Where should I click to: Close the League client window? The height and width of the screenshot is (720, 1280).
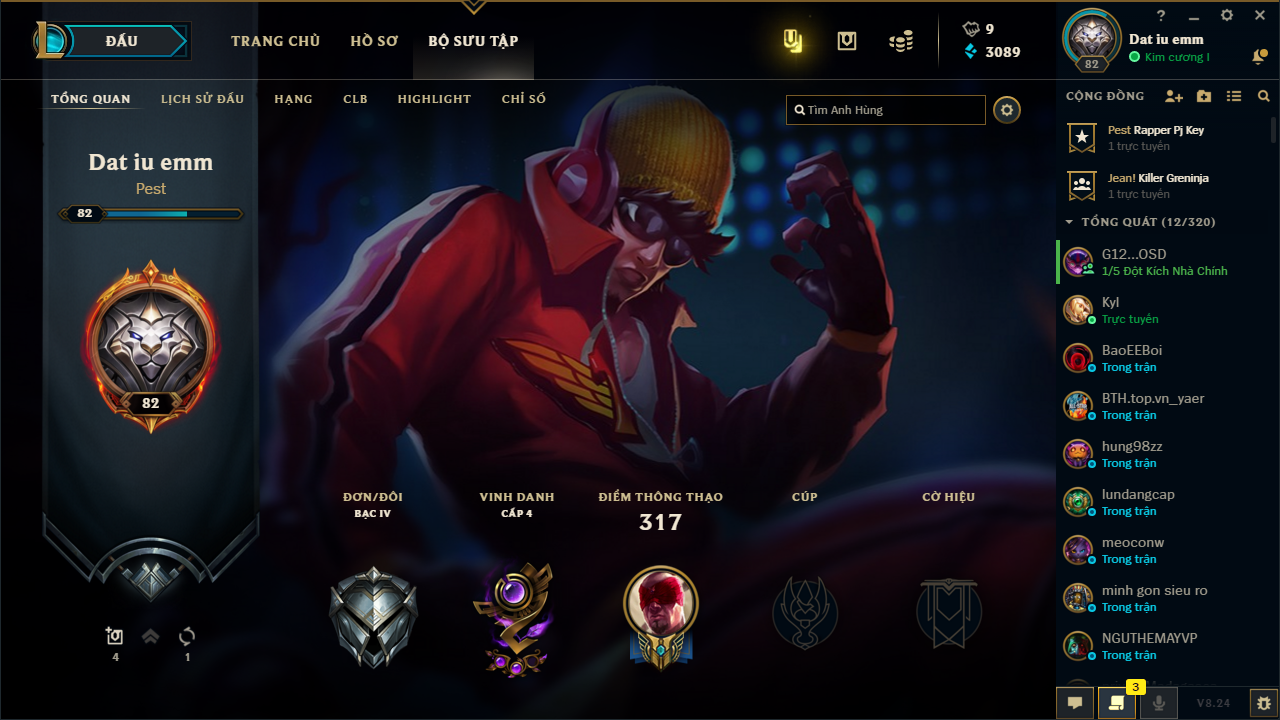[x=1260, y=16]
